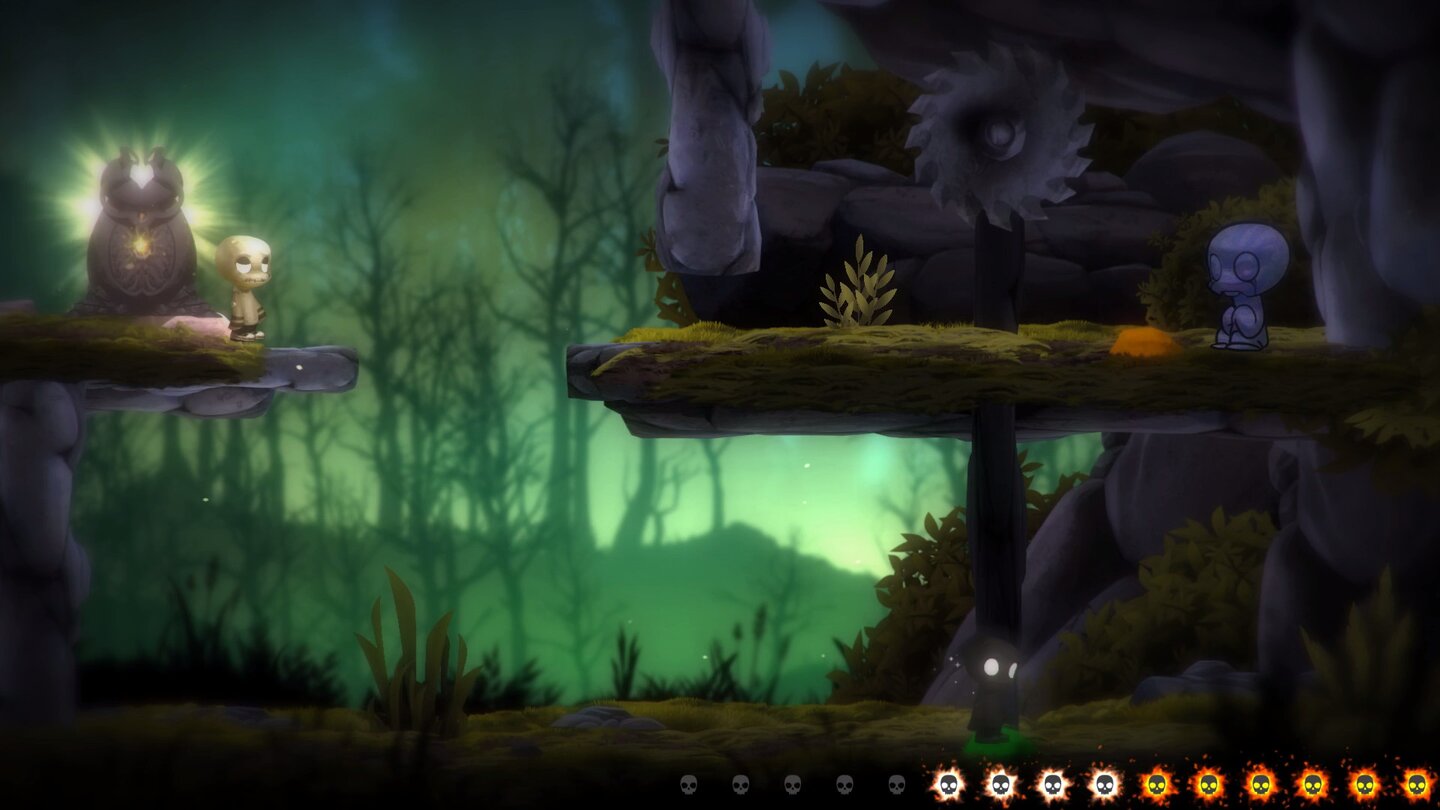Click the last yellow-eyed burning skull icon
The width and height of the screenshot is (1440, 810).
[x=1415, y=784]
